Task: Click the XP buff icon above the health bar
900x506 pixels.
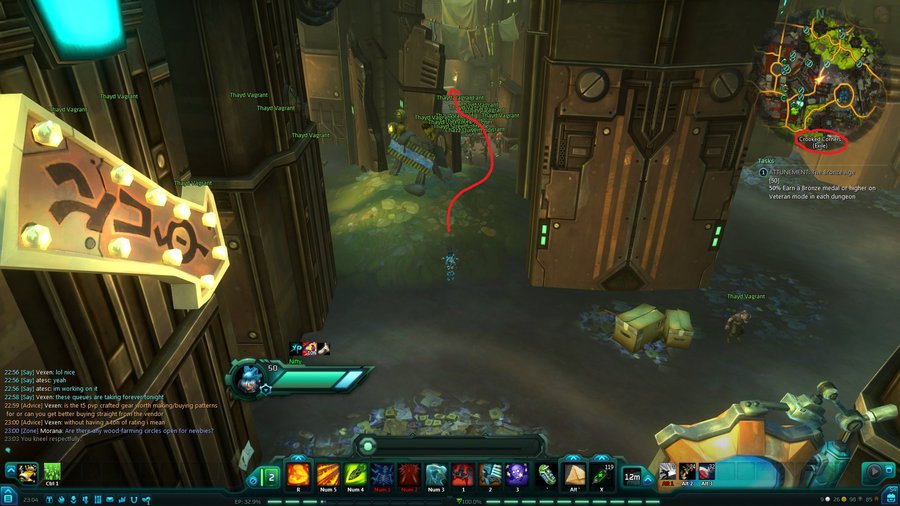Action: 296,348
